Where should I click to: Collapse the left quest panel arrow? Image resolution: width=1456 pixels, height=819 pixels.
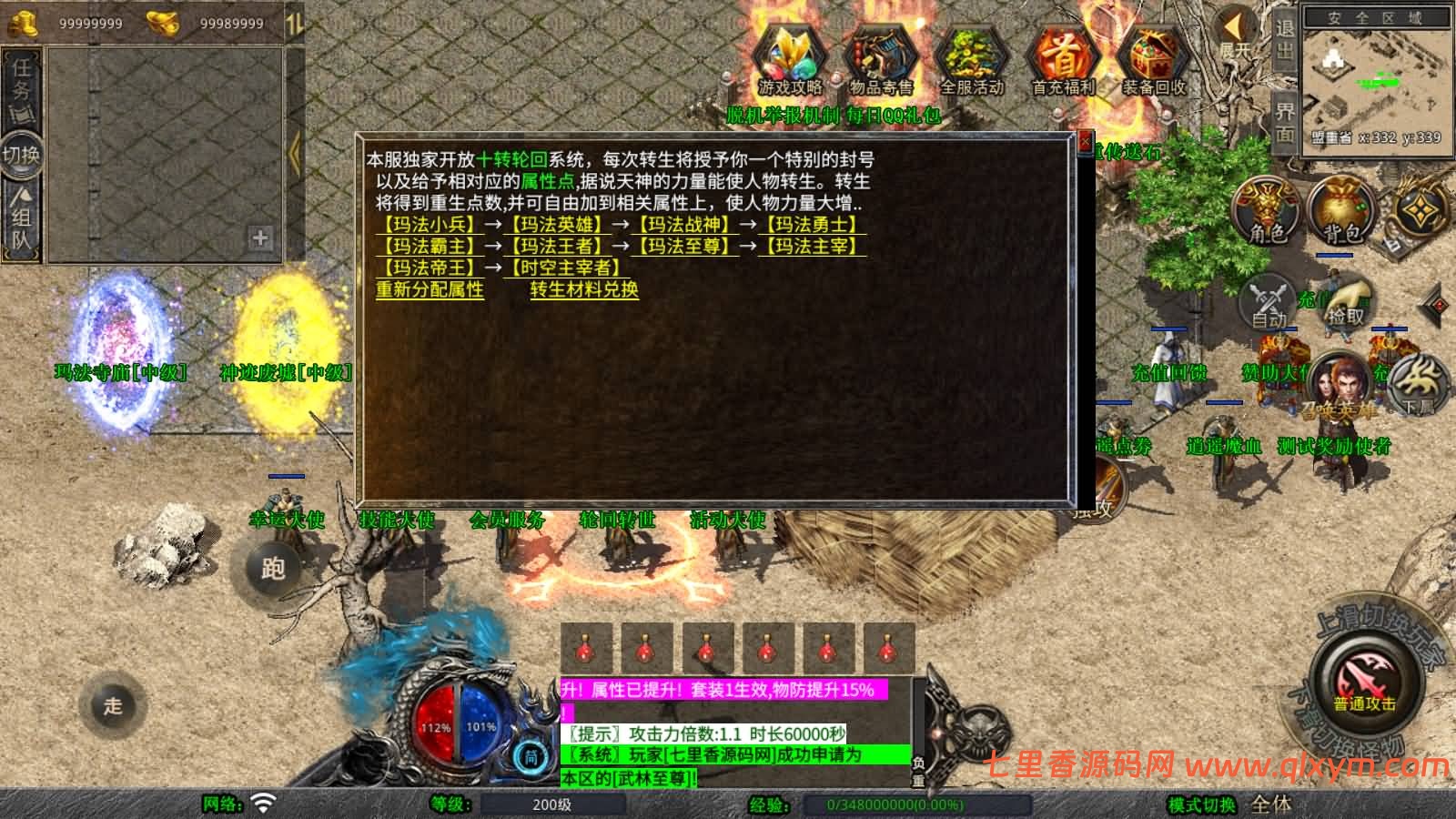tap(293, 155)
